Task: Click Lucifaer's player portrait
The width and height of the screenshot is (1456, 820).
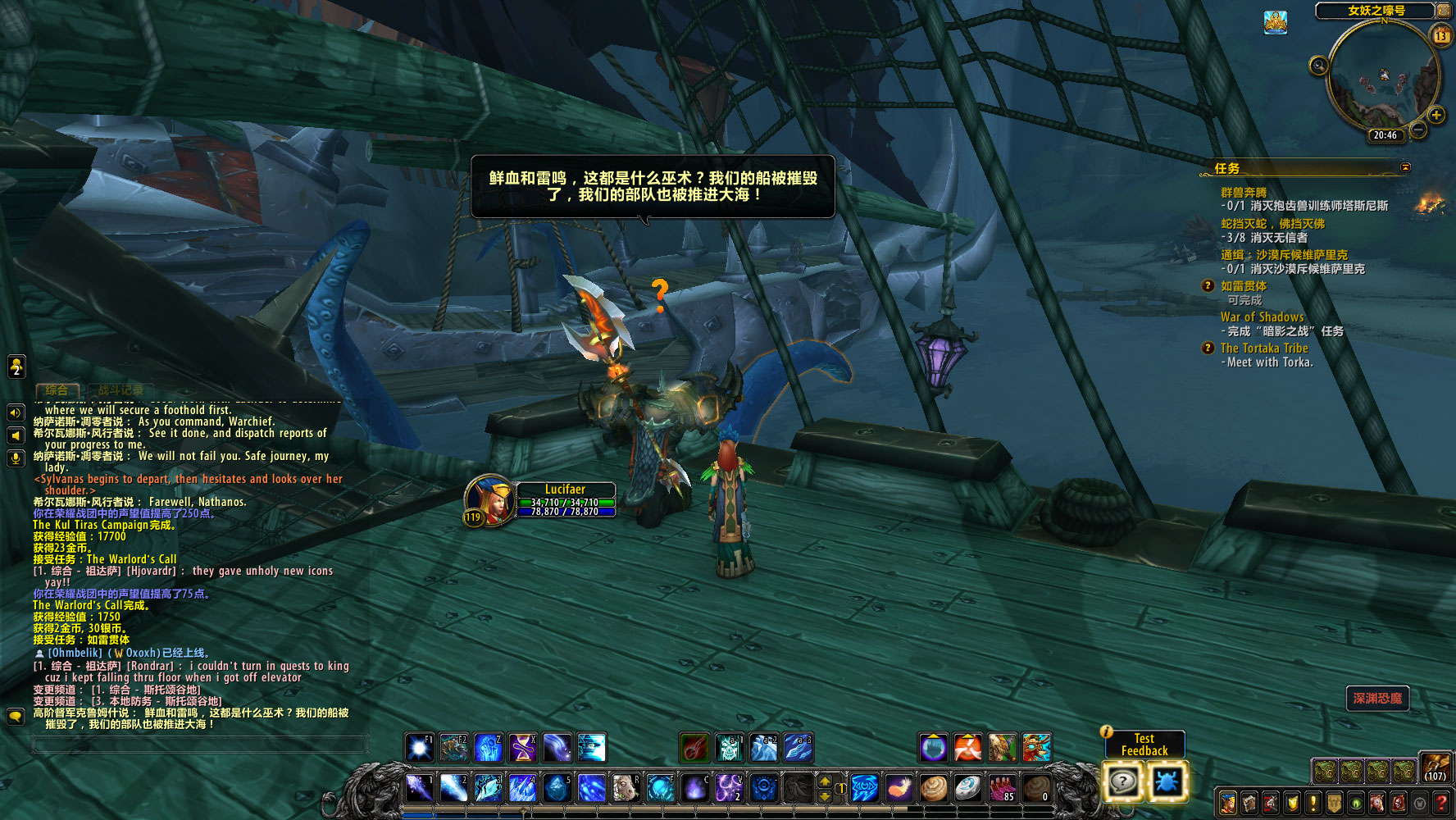Action: pos(489,498)
